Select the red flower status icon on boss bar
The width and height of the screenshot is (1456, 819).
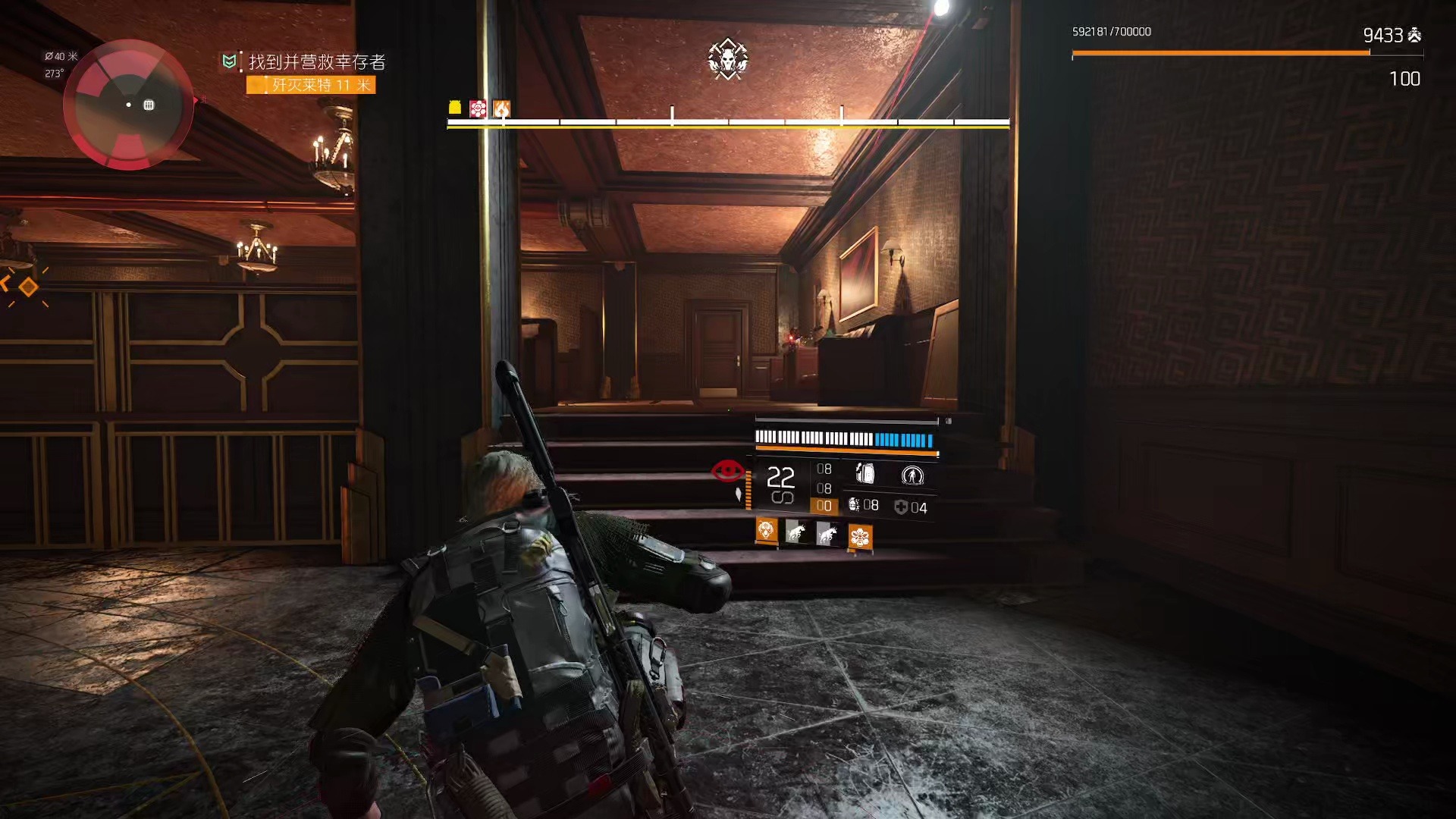click(x=478, y=108)
